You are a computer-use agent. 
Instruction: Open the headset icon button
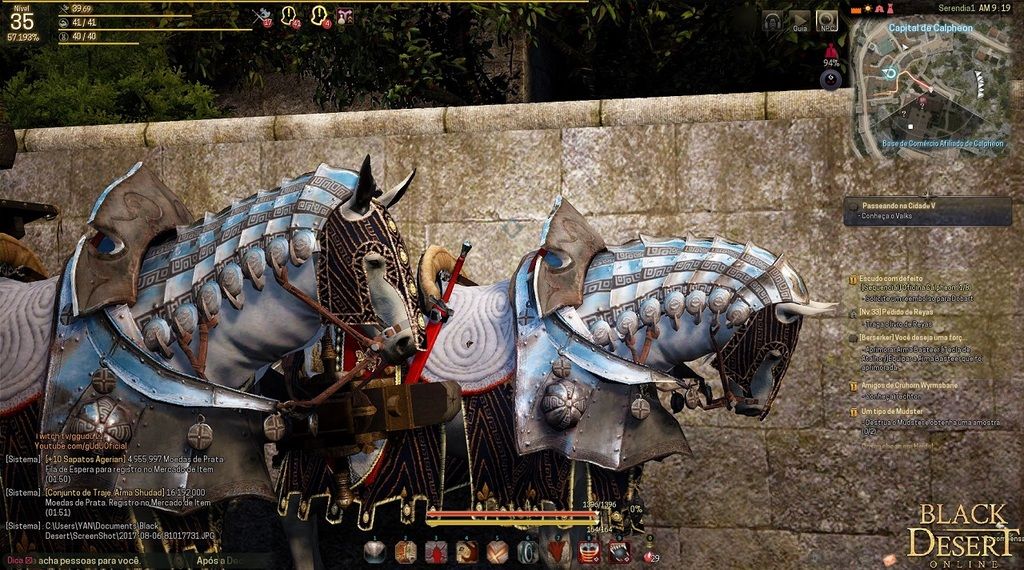773,21
